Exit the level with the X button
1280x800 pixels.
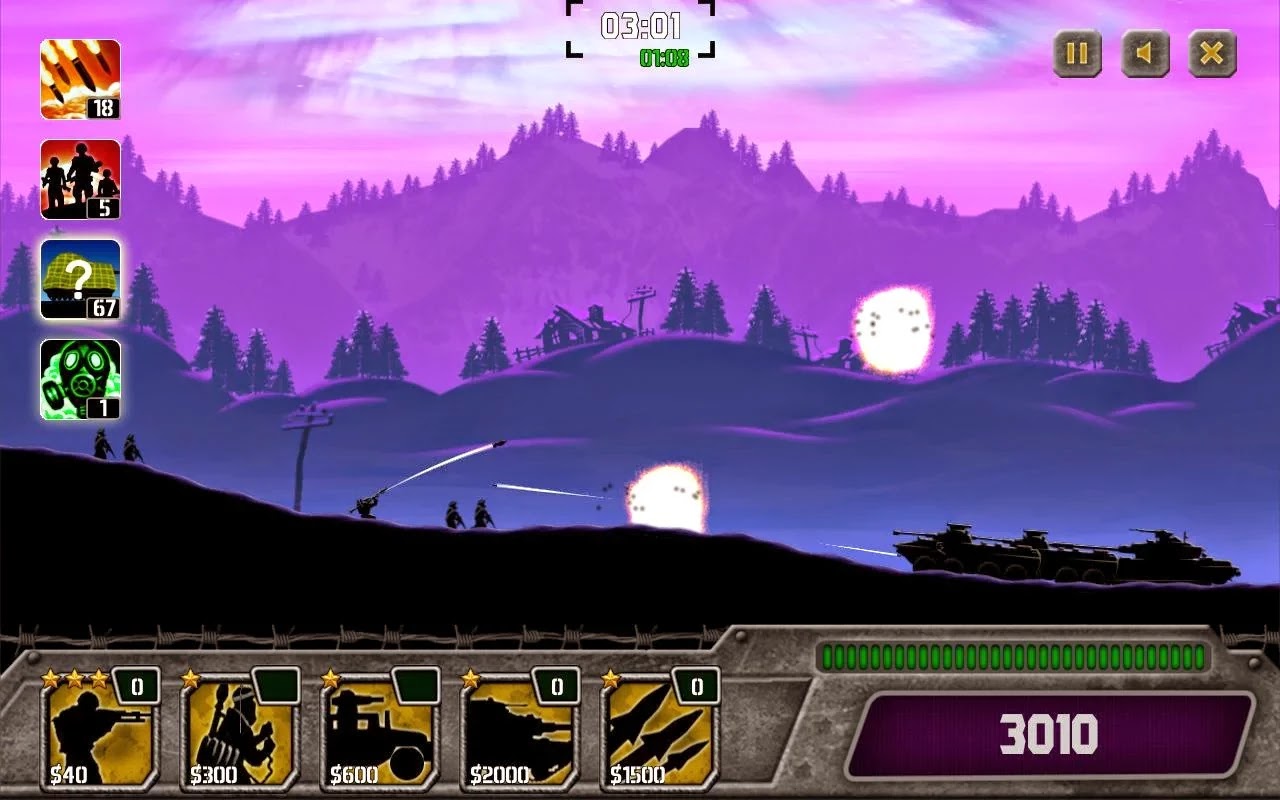(x=1212, y=56)
